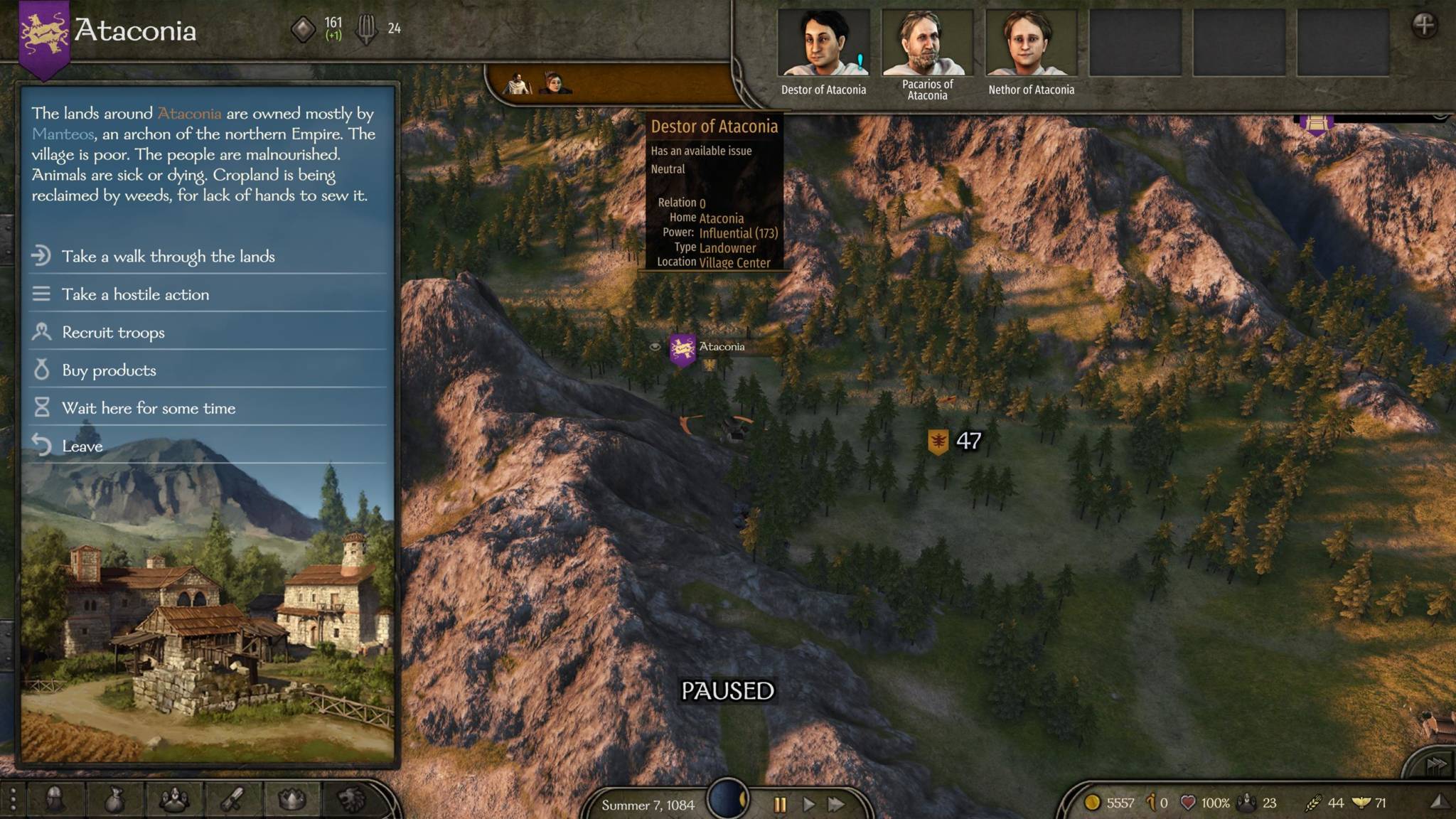Image resolution: width=1456 pixels, height=819 pixels.
Task: Choose Buy products from village menu
Action: click(x=109, y=370)
